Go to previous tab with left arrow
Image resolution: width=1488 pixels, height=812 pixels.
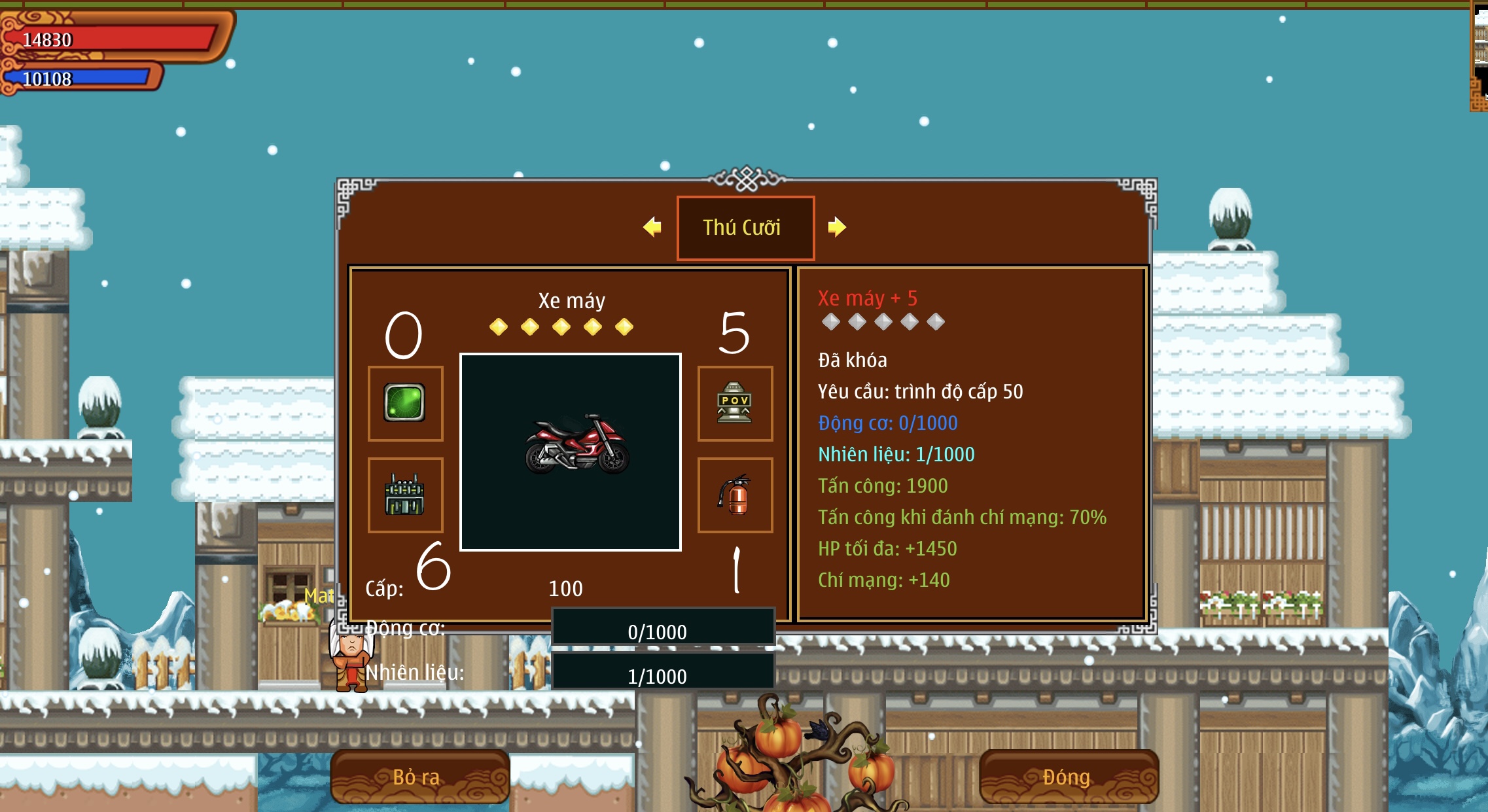point(652,227)
